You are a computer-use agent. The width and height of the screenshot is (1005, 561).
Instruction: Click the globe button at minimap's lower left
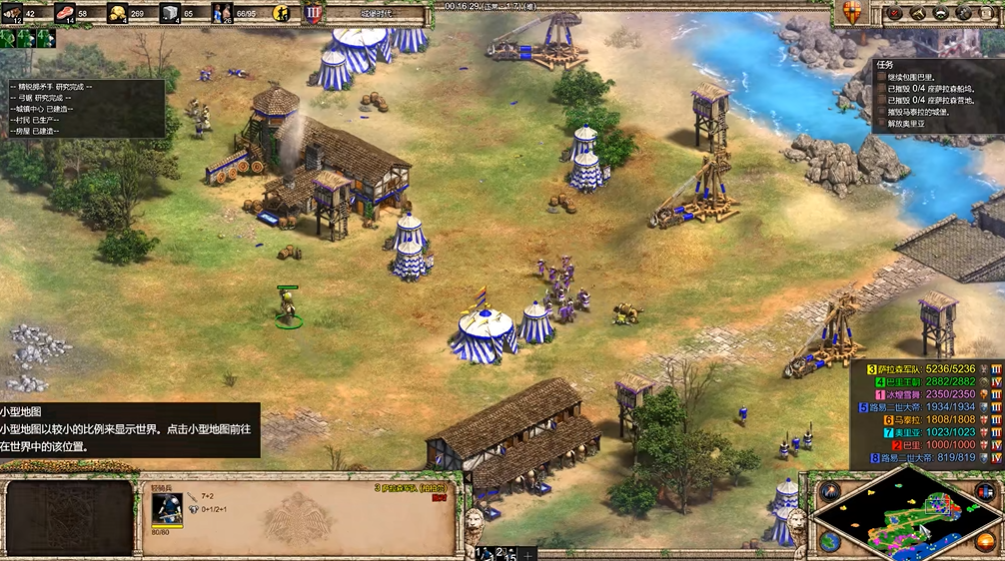(x=829, y=542)
